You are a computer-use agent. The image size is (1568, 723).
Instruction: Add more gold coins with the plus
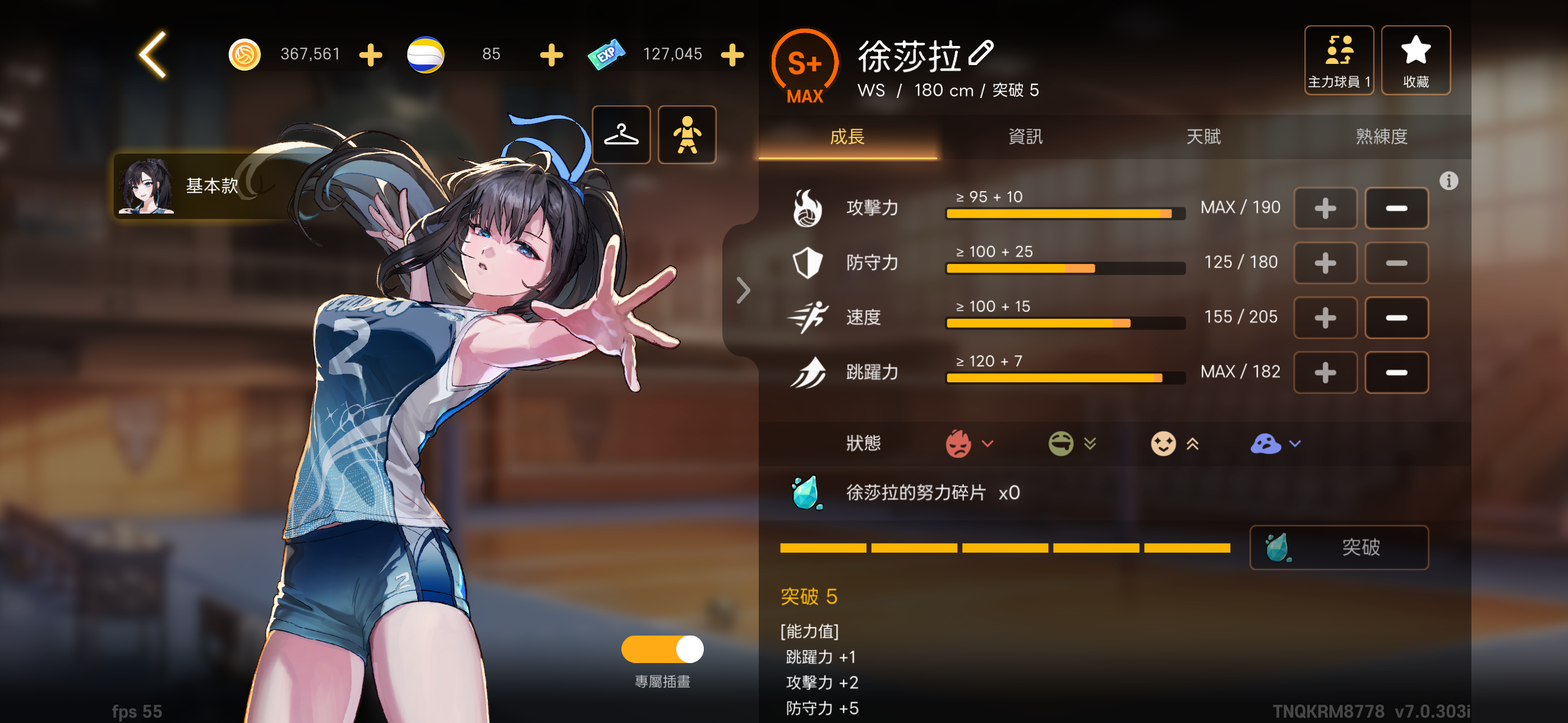(370, 55)
